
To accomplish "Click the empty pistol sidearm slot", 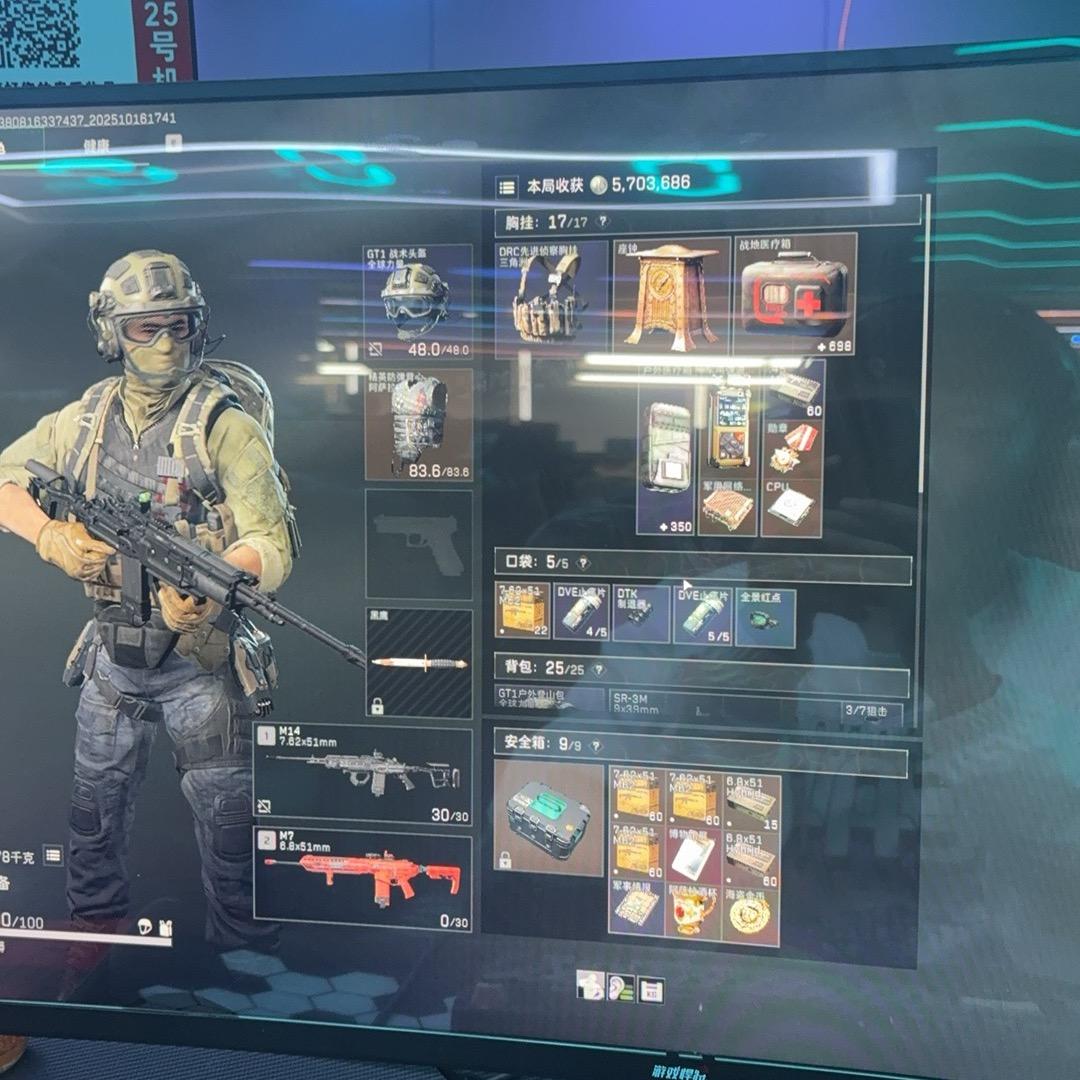I will (418, 544).
